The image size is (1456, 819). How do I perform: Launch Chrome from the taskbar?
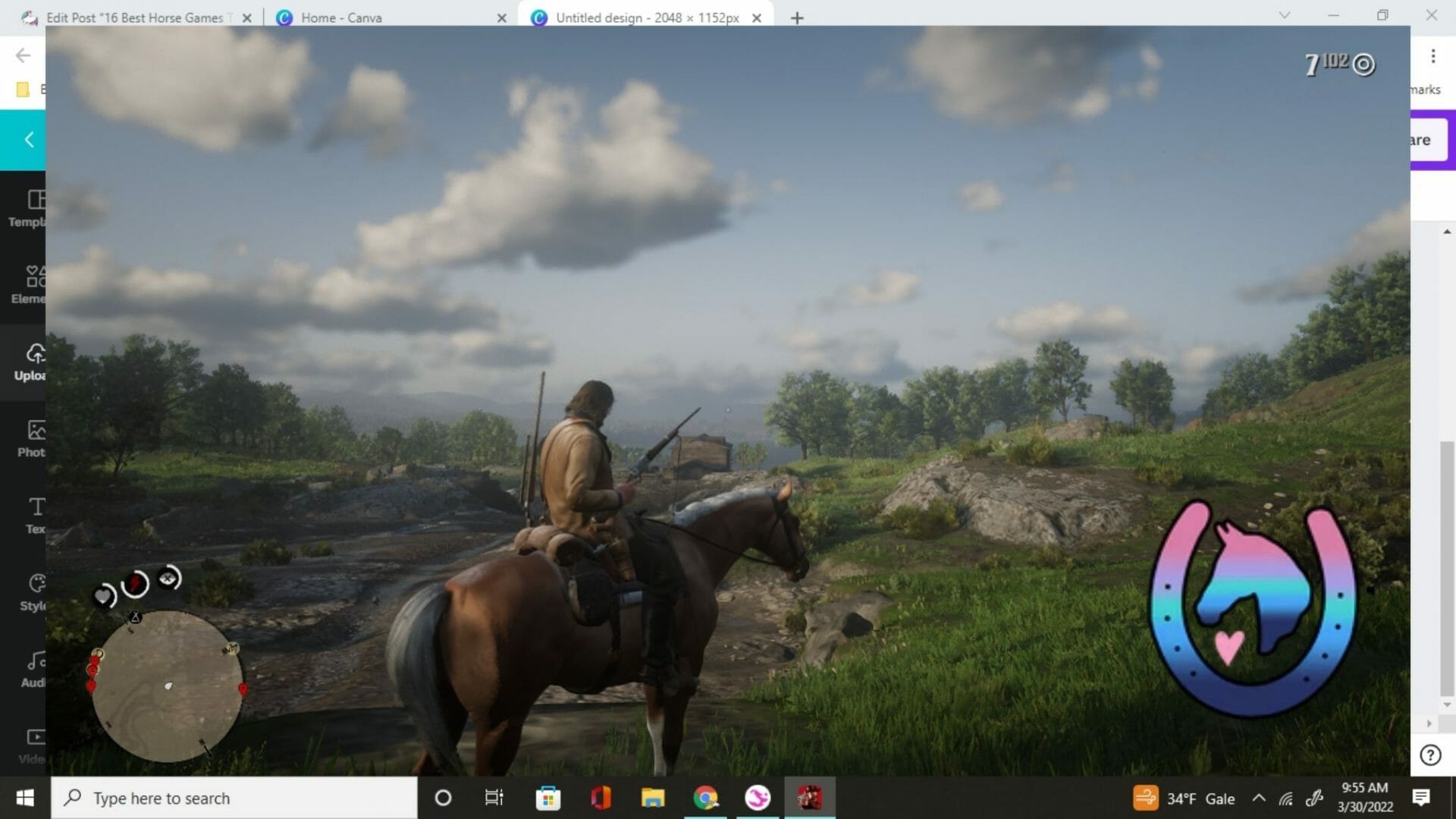pyautogui.click(x=705, y=798)
